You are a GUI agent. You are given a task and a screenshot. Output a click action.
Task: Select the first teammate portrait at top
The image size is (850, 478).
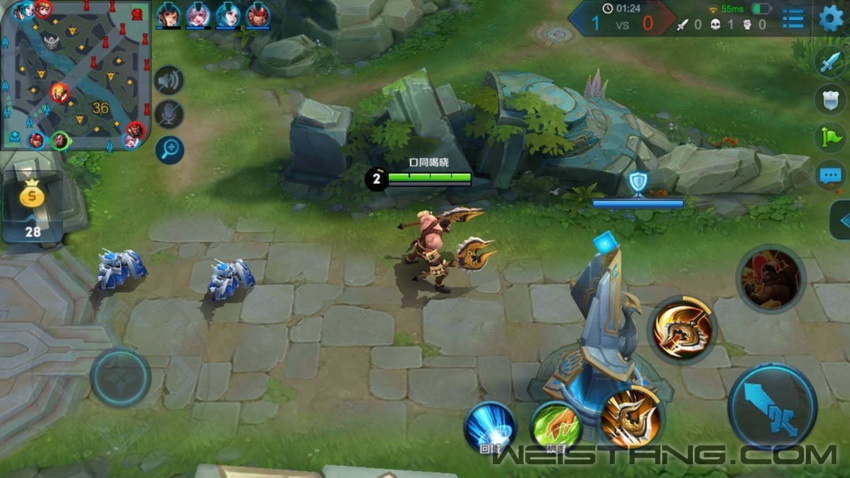click(x=169, y=16)
